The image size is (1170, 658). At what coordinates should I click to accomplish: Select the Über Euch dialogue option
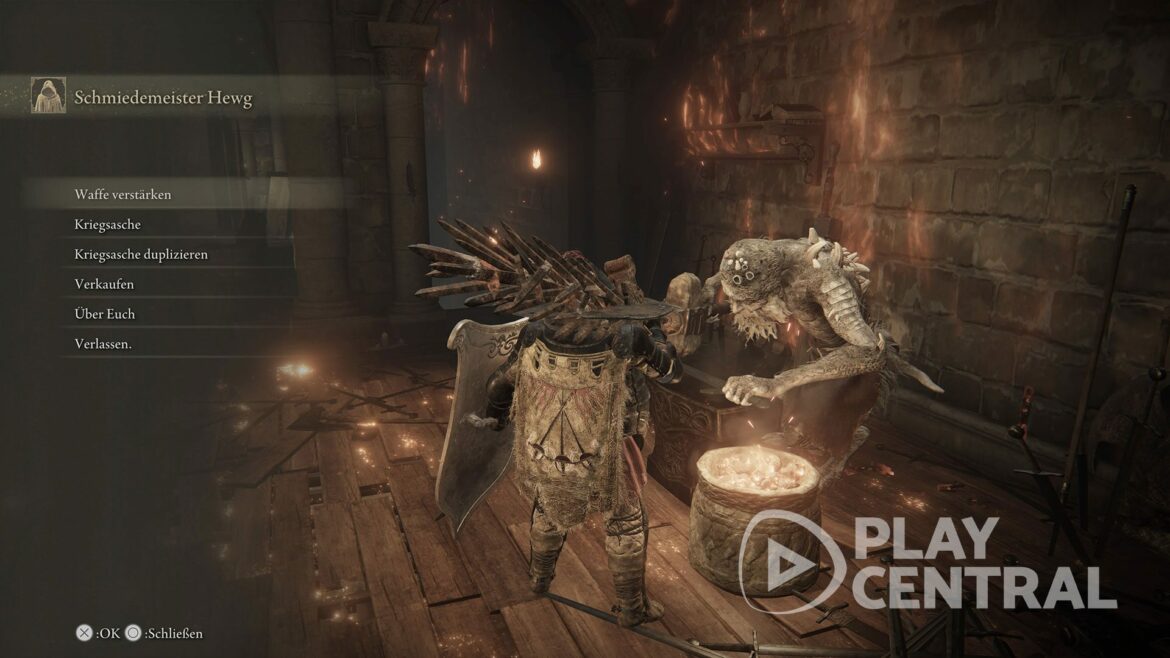(x=105, y=314)
